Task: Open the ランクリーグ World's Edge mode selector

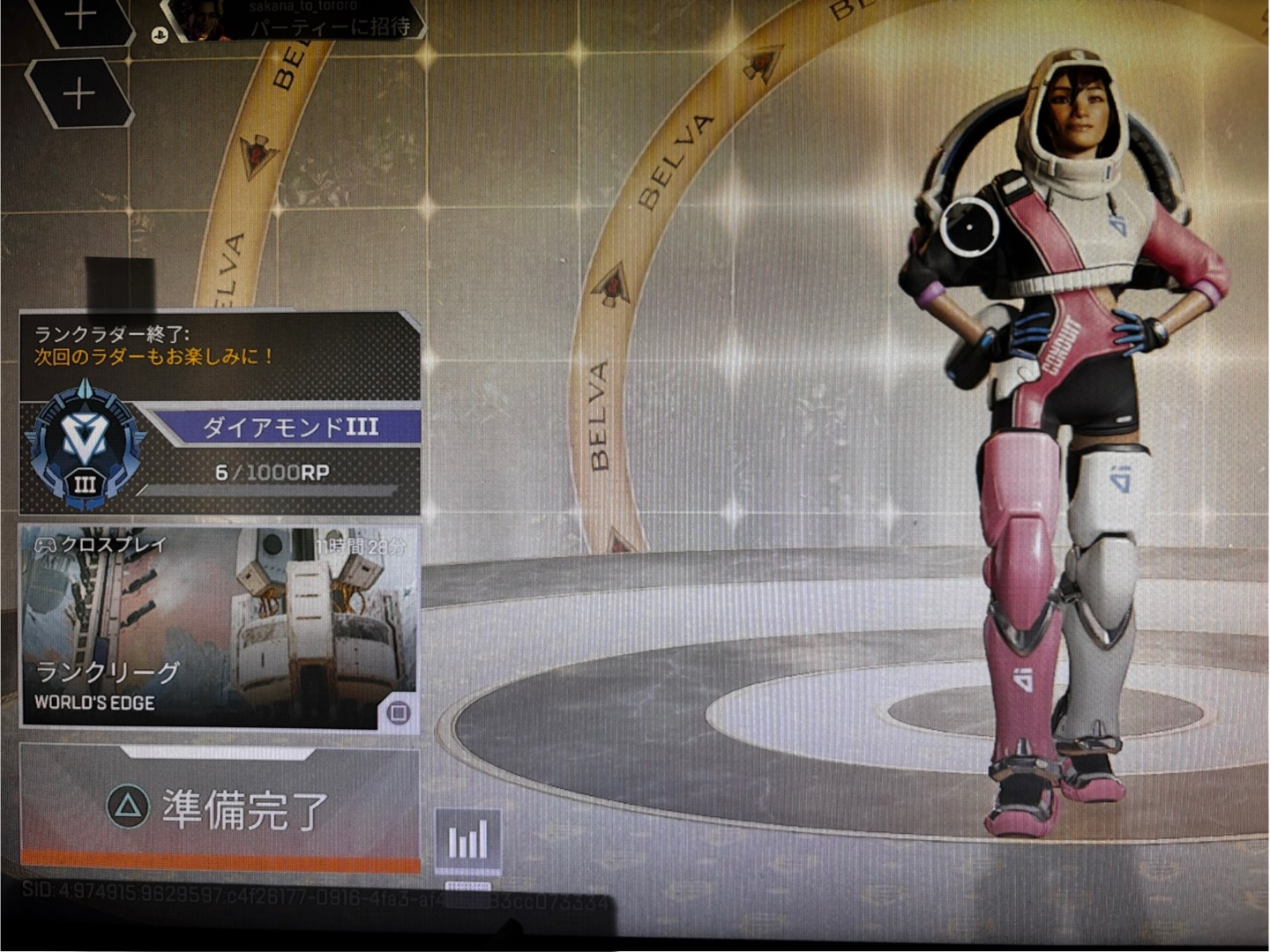Action: 220,626
